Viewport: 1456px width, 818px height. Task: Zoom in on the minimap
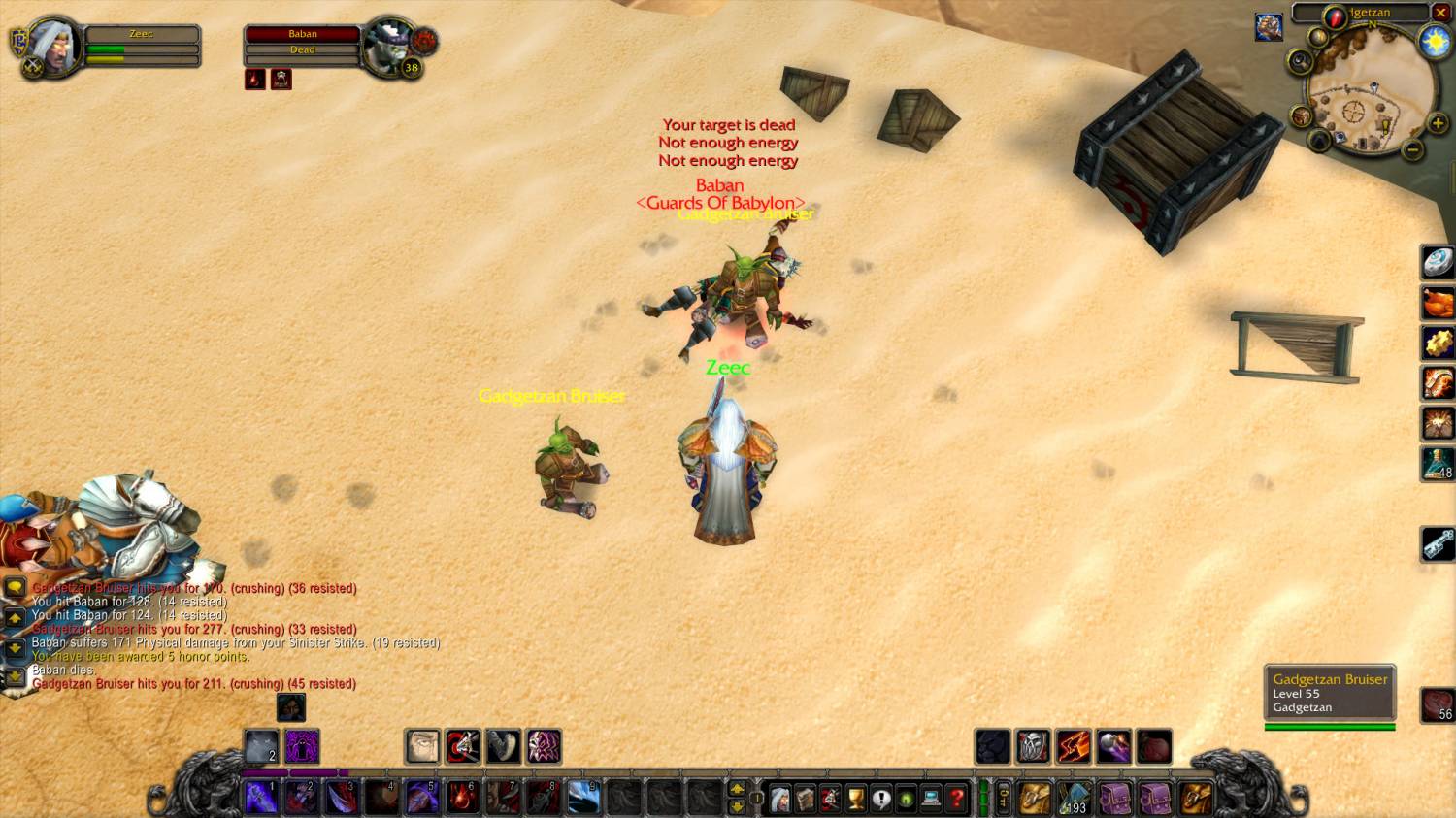[1438, 124]
